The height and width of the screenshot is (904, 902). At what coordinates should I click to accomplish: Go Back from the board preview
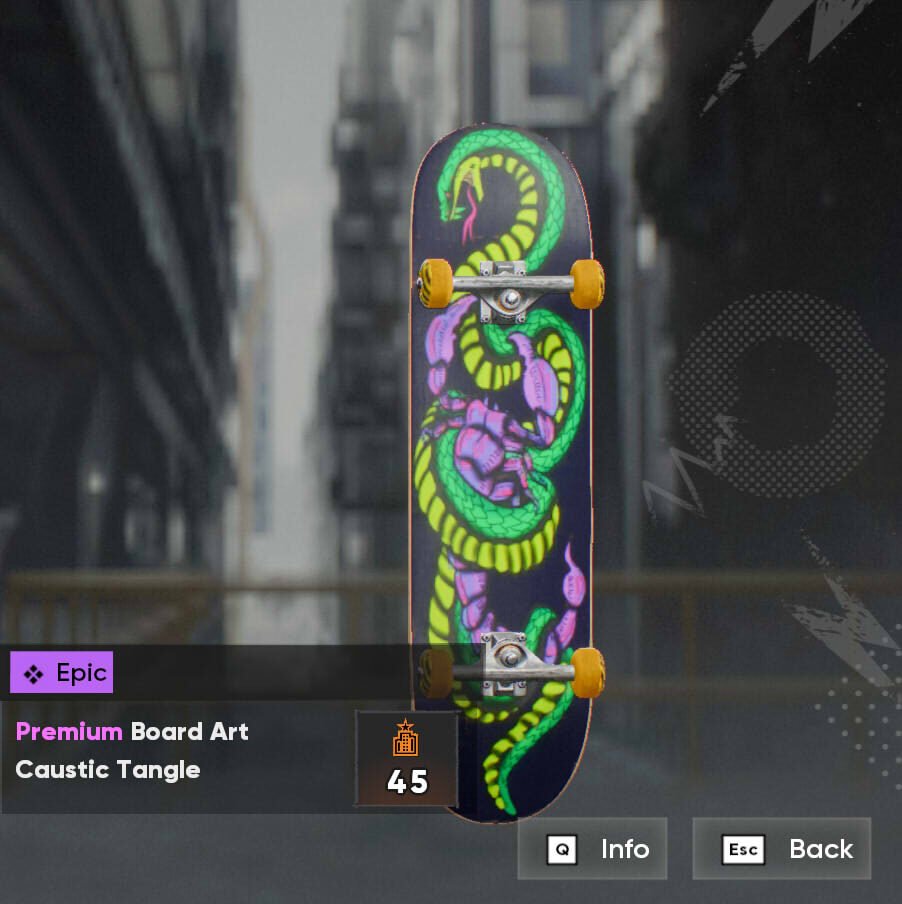pyautogui.click(x=782, y=849)
